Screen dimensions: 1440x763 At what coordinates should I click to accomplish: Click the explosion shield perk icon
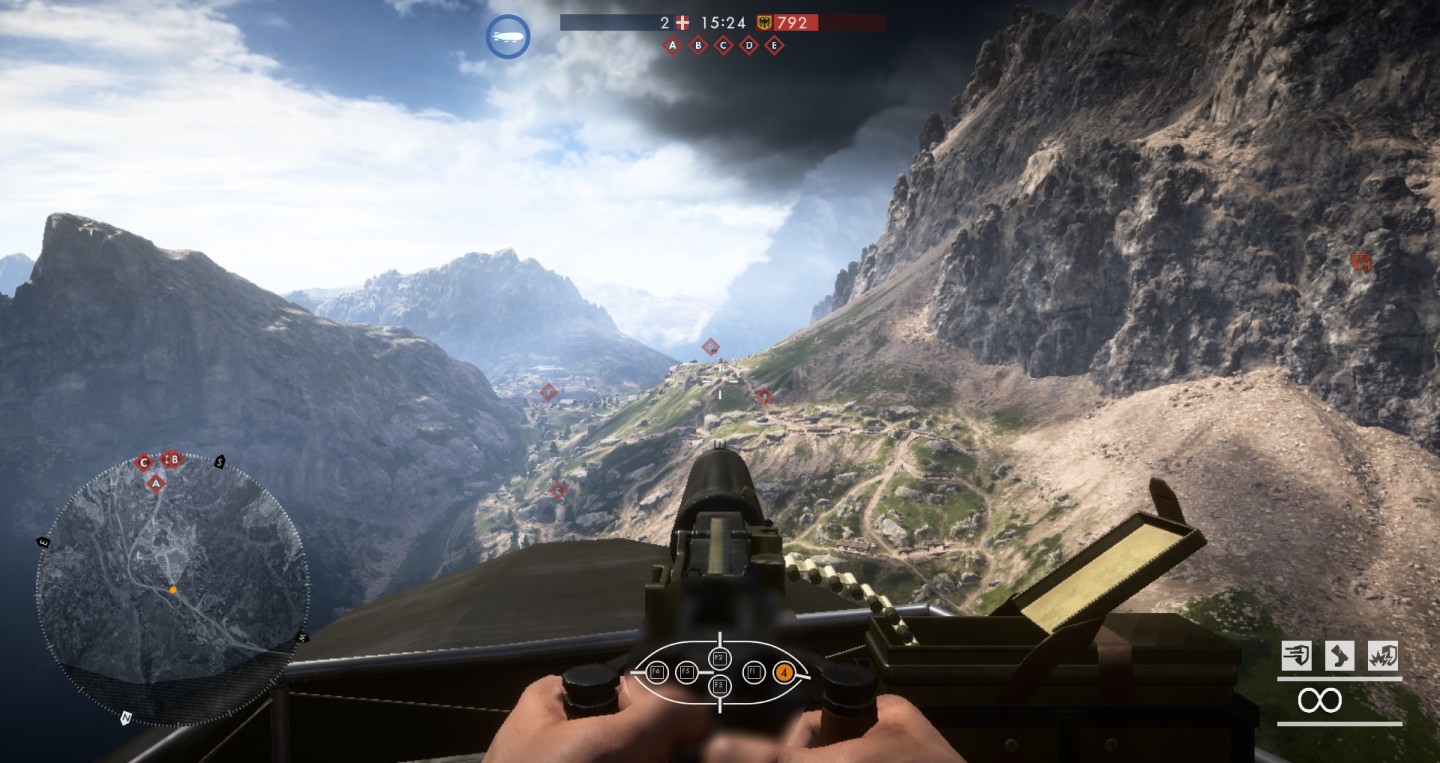pos(1383,656)
